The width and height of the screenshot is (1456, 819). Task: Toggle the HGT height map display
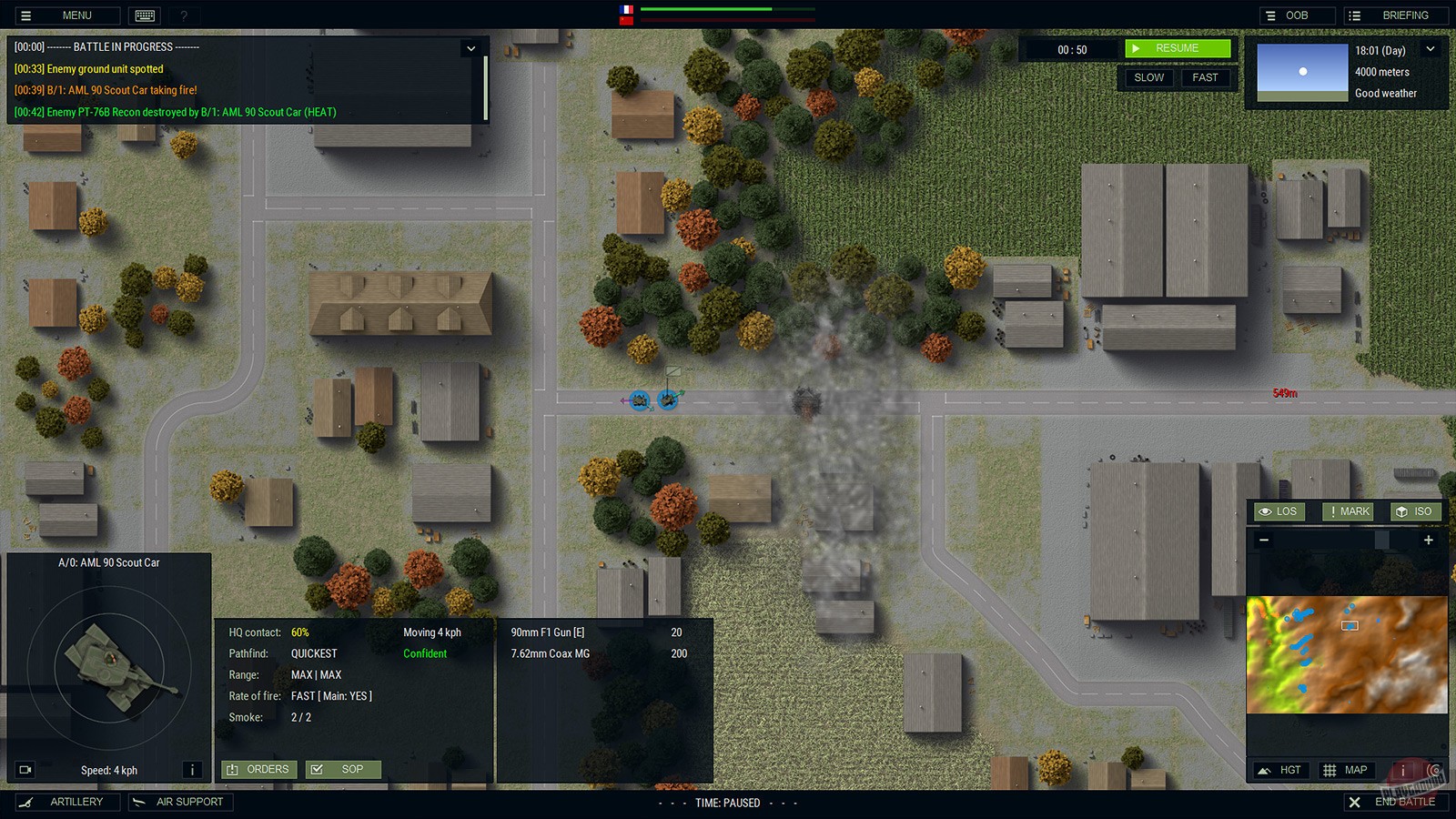coord(1280,769)
